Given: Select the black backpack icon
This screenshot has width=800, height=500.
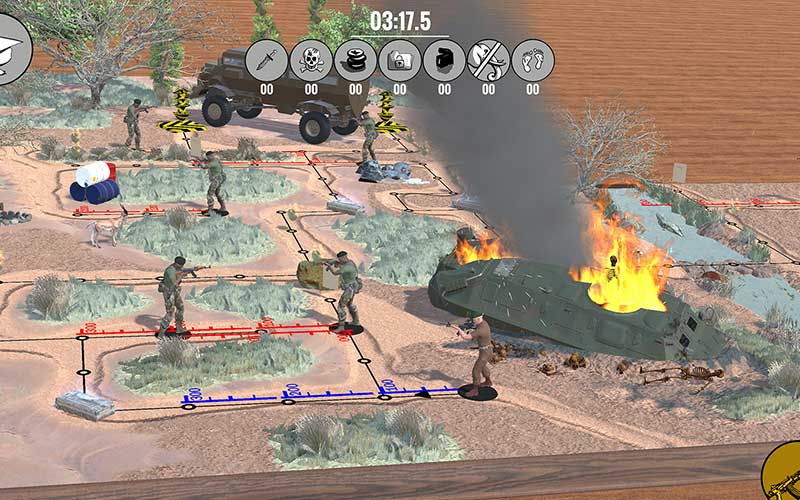Looking at the screenshot, I should click(x=444, y=60).
